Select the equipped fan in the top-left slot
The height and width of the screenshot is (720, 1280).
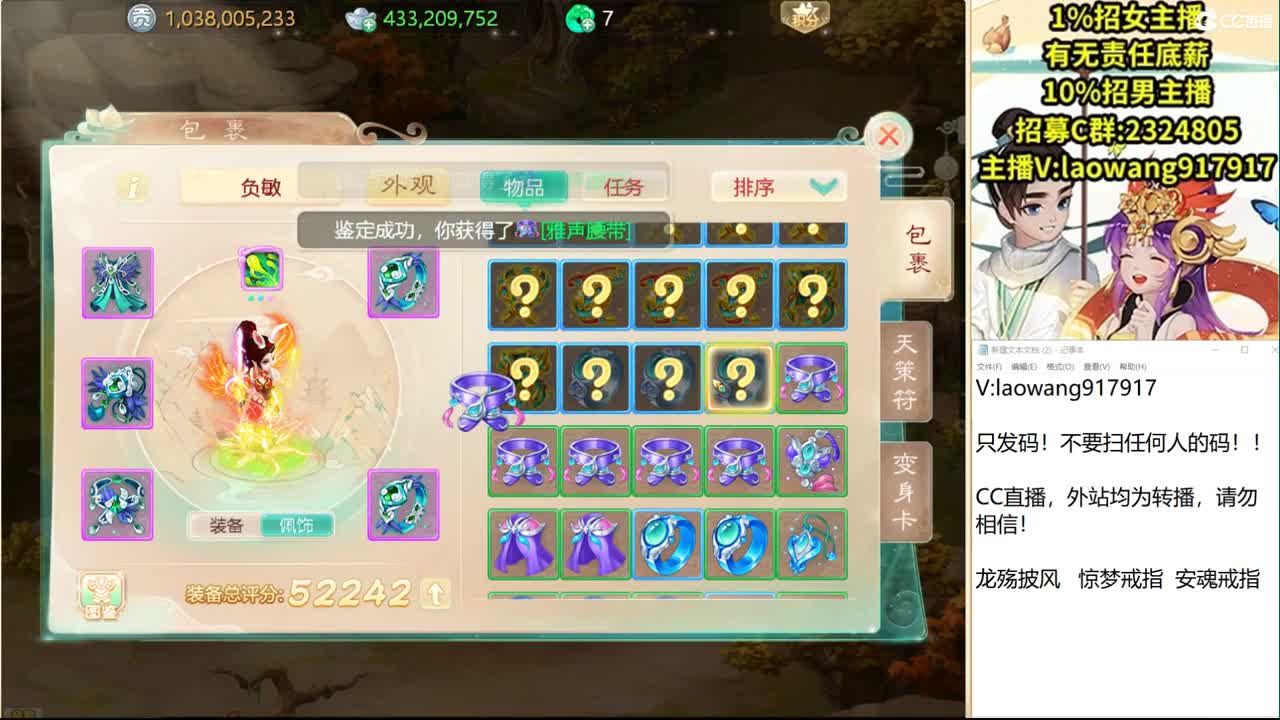[117, 283]
